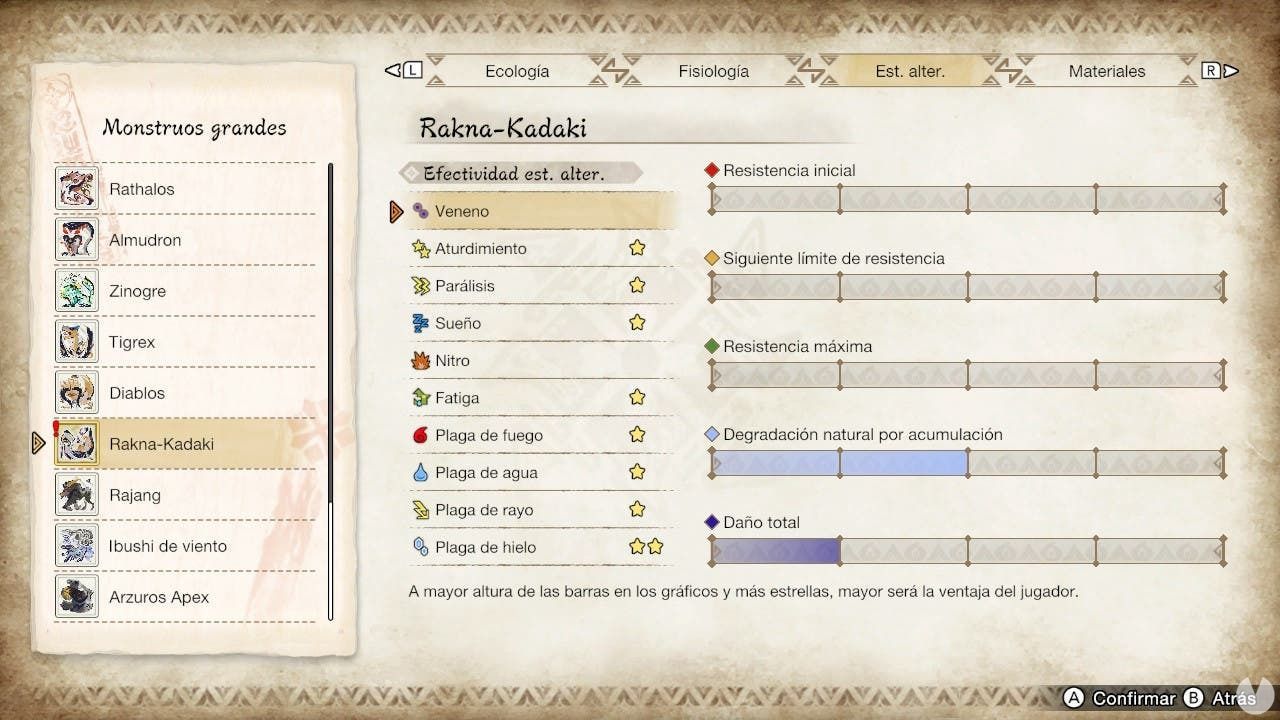Viewport: 1280px width, 720px height.
Task: Open the Ecología tab
Action: [517, 71]
